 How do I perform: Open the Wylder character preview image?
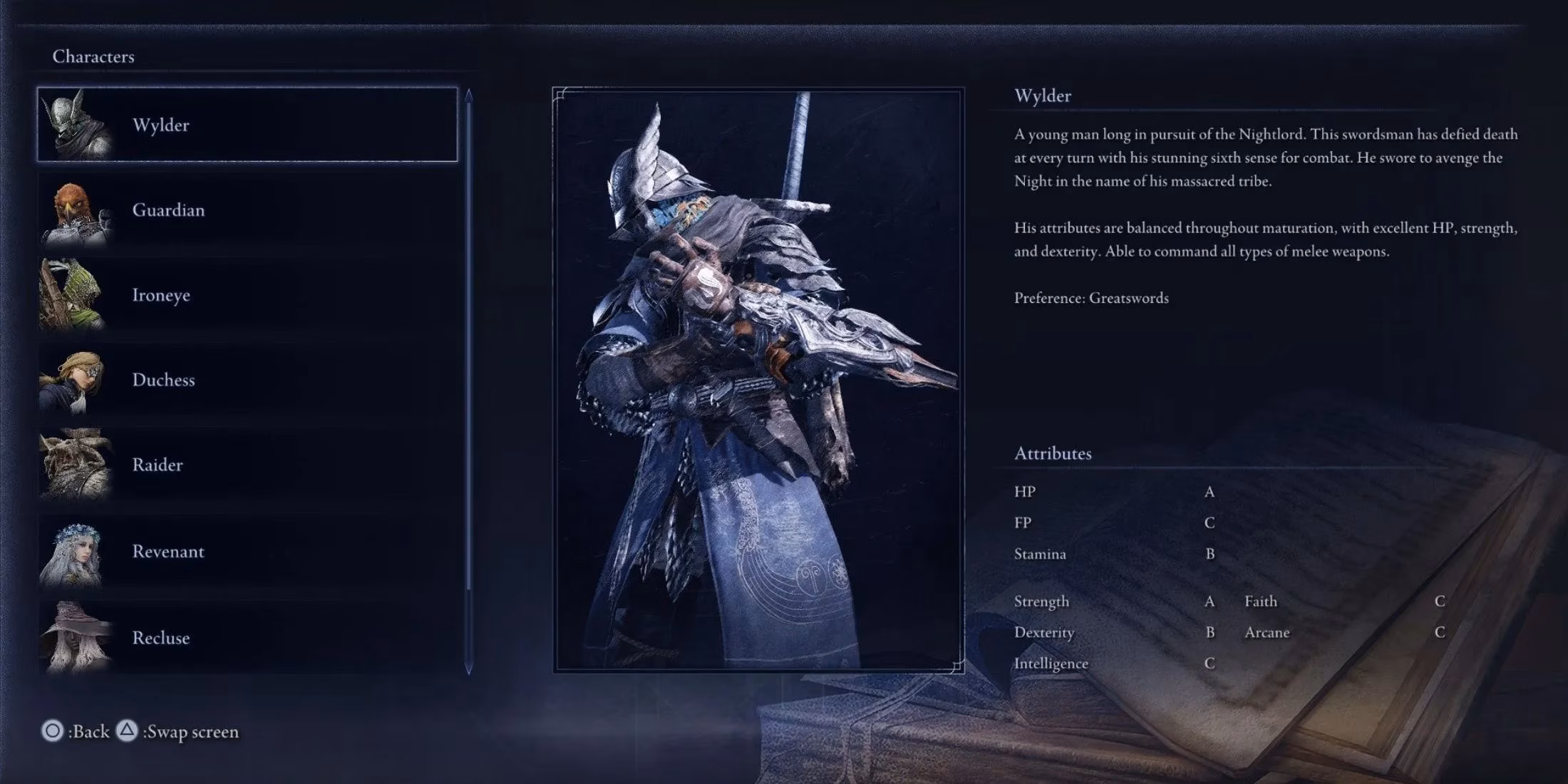click(755, 378)
